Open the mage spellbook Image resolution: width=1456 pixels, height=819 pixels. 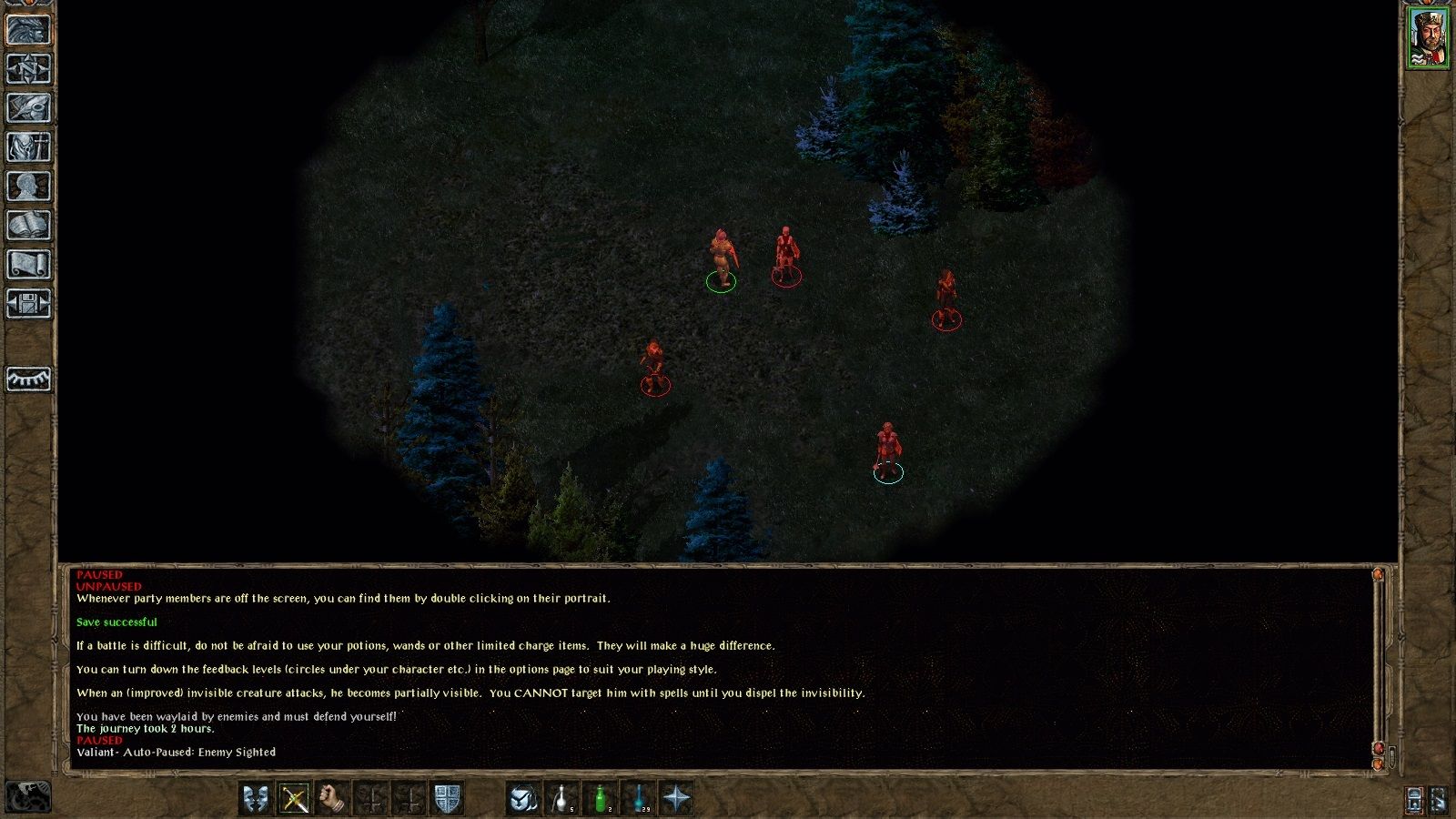(x=28, y=226)
